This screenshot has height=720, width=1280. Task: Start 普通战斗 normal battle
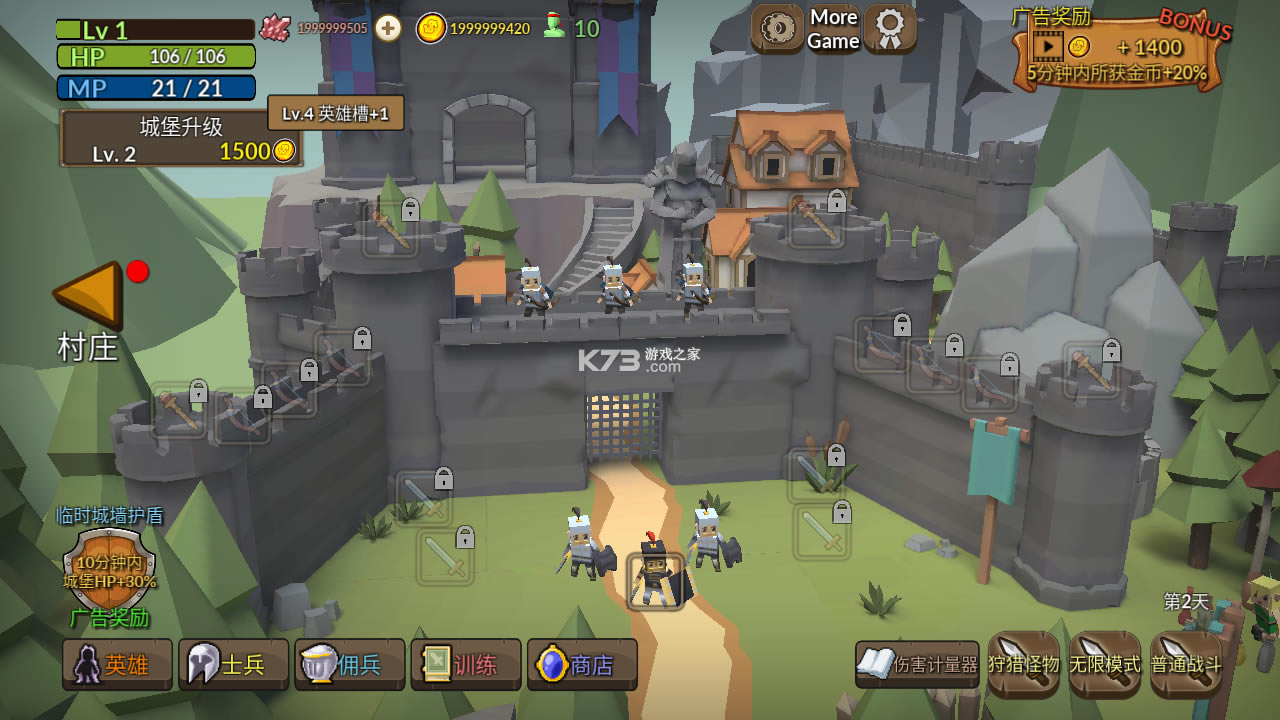[1186, 664]
